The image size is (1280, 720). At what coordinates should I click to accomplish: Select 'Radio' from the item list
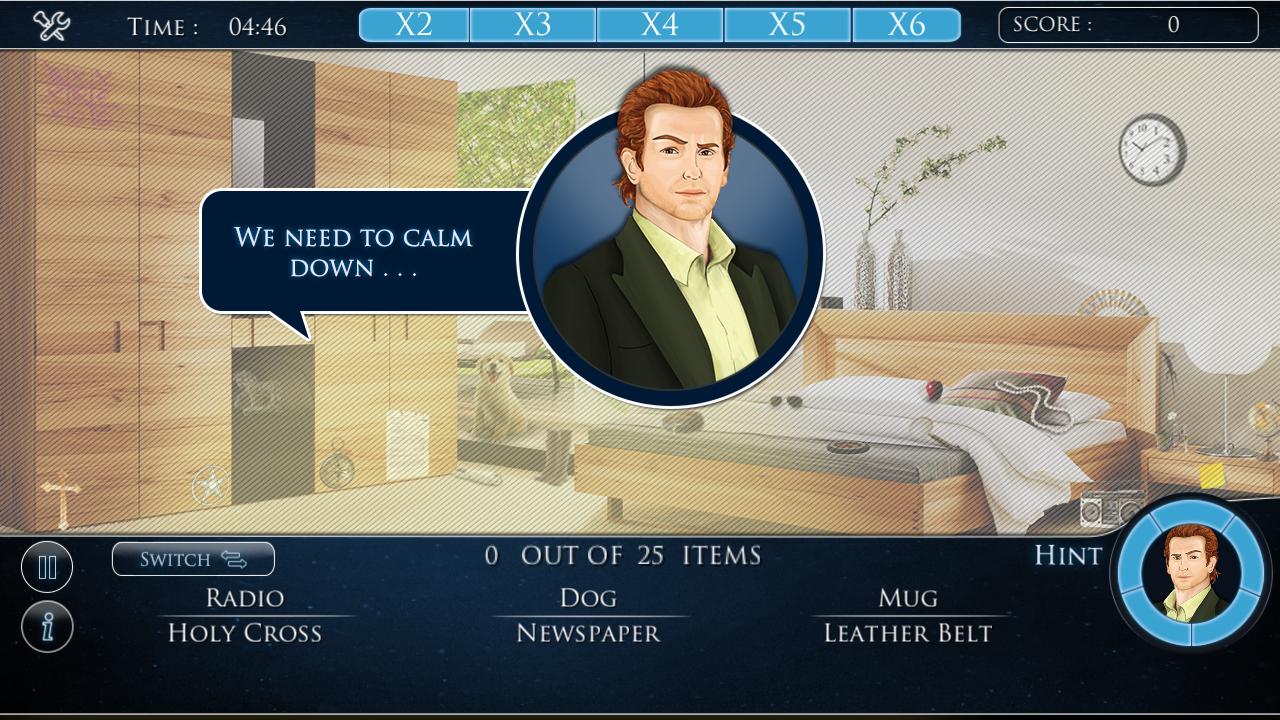[x=245, y=597]
